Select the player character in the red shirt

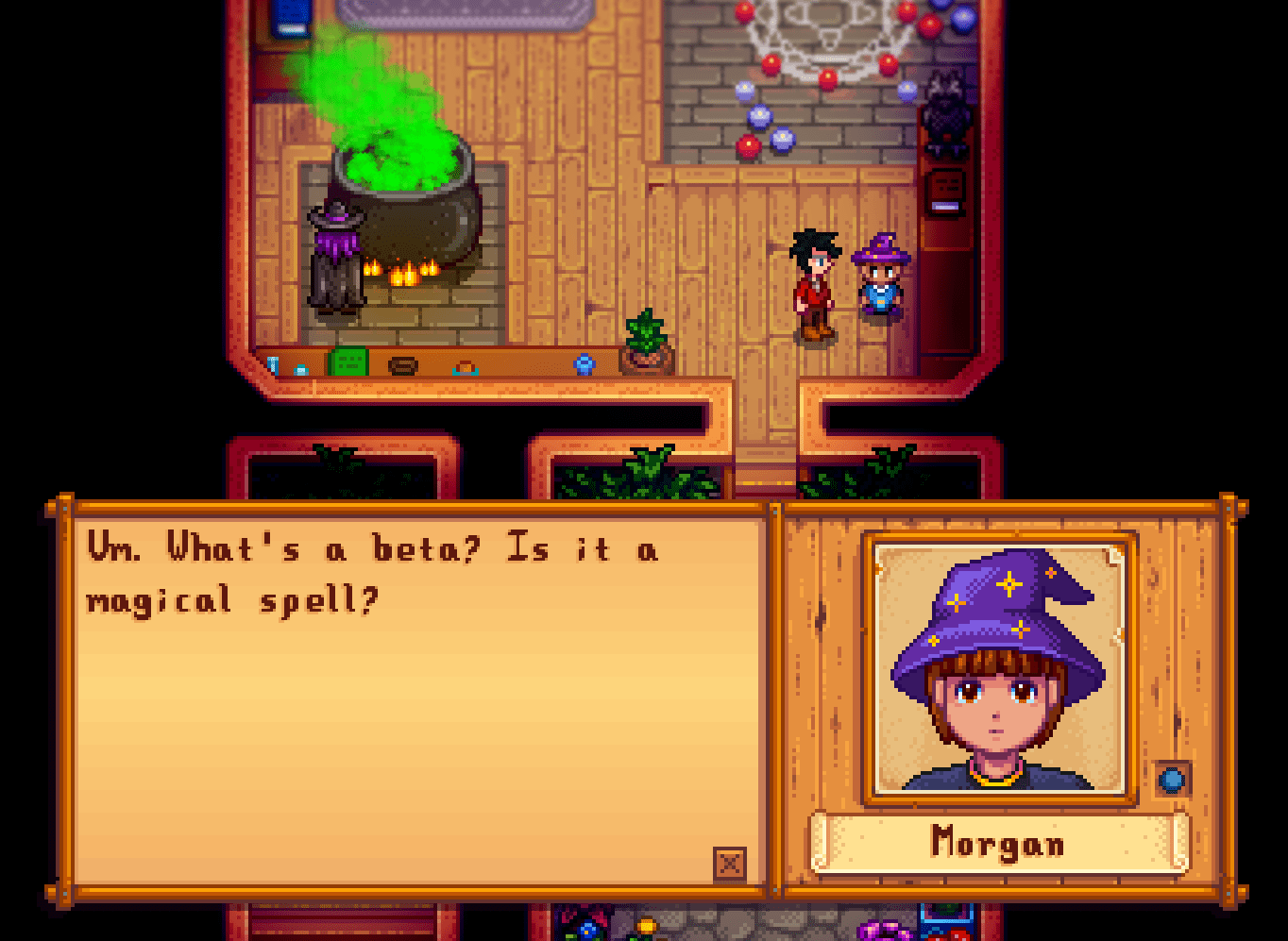click(x=814, y=283)
